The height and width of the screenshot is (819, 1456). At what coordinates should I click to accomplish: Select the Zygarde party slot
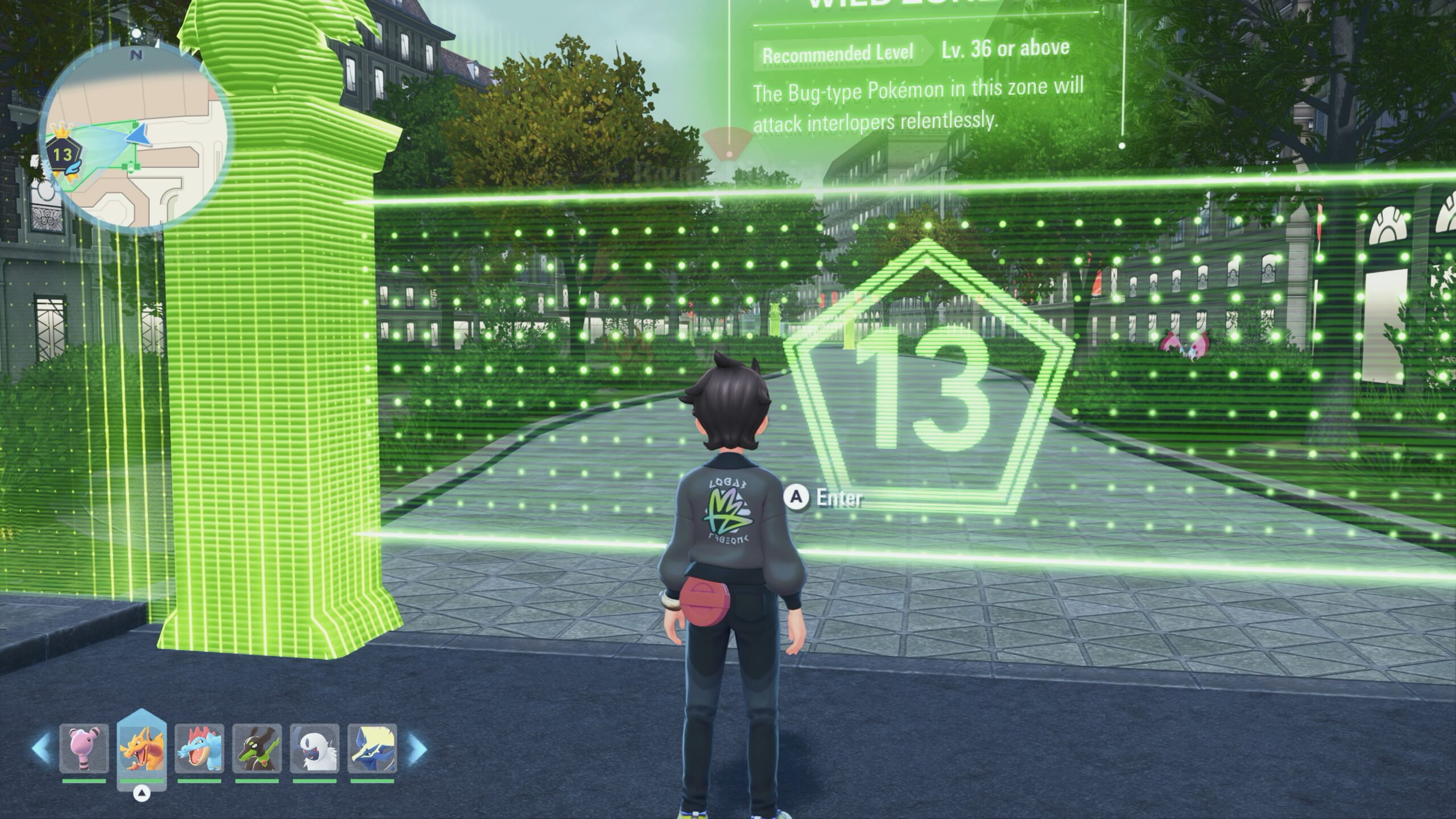257,748
